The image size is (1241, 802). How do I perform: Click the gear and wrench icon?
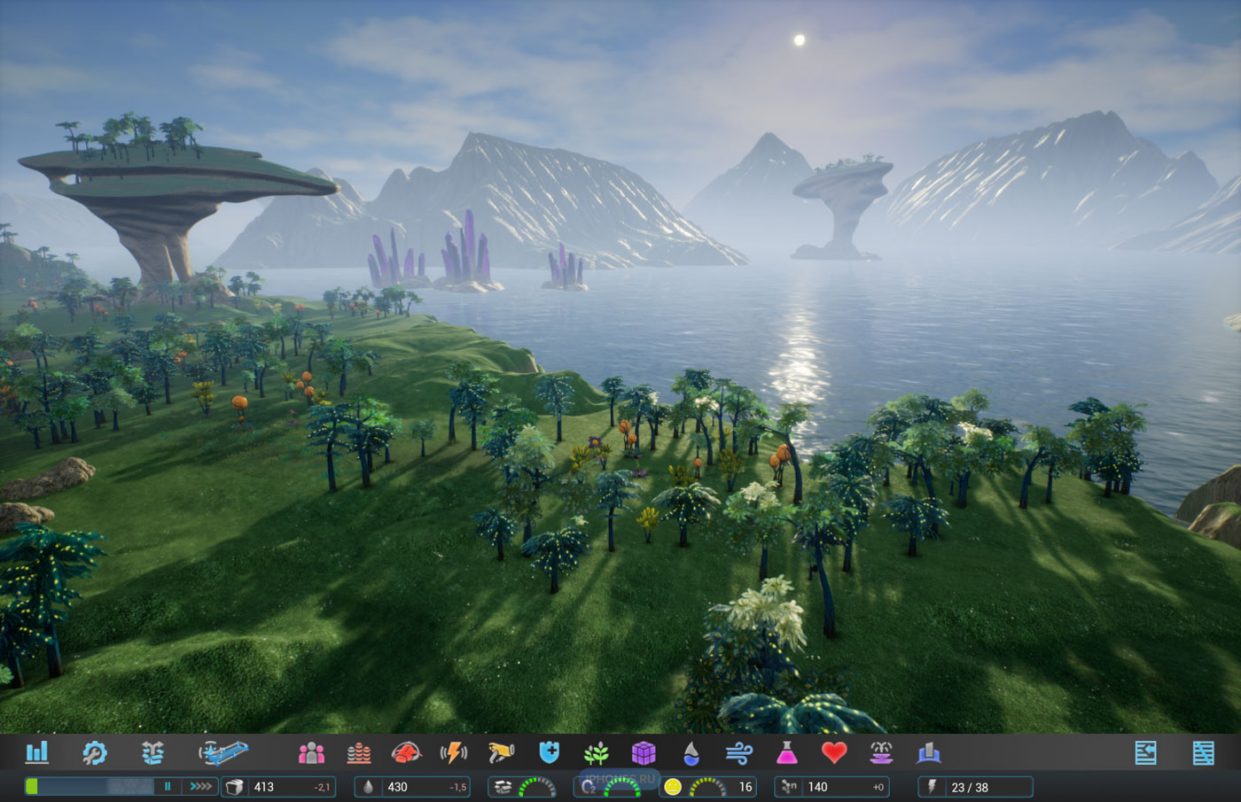[x=95, y=752]
